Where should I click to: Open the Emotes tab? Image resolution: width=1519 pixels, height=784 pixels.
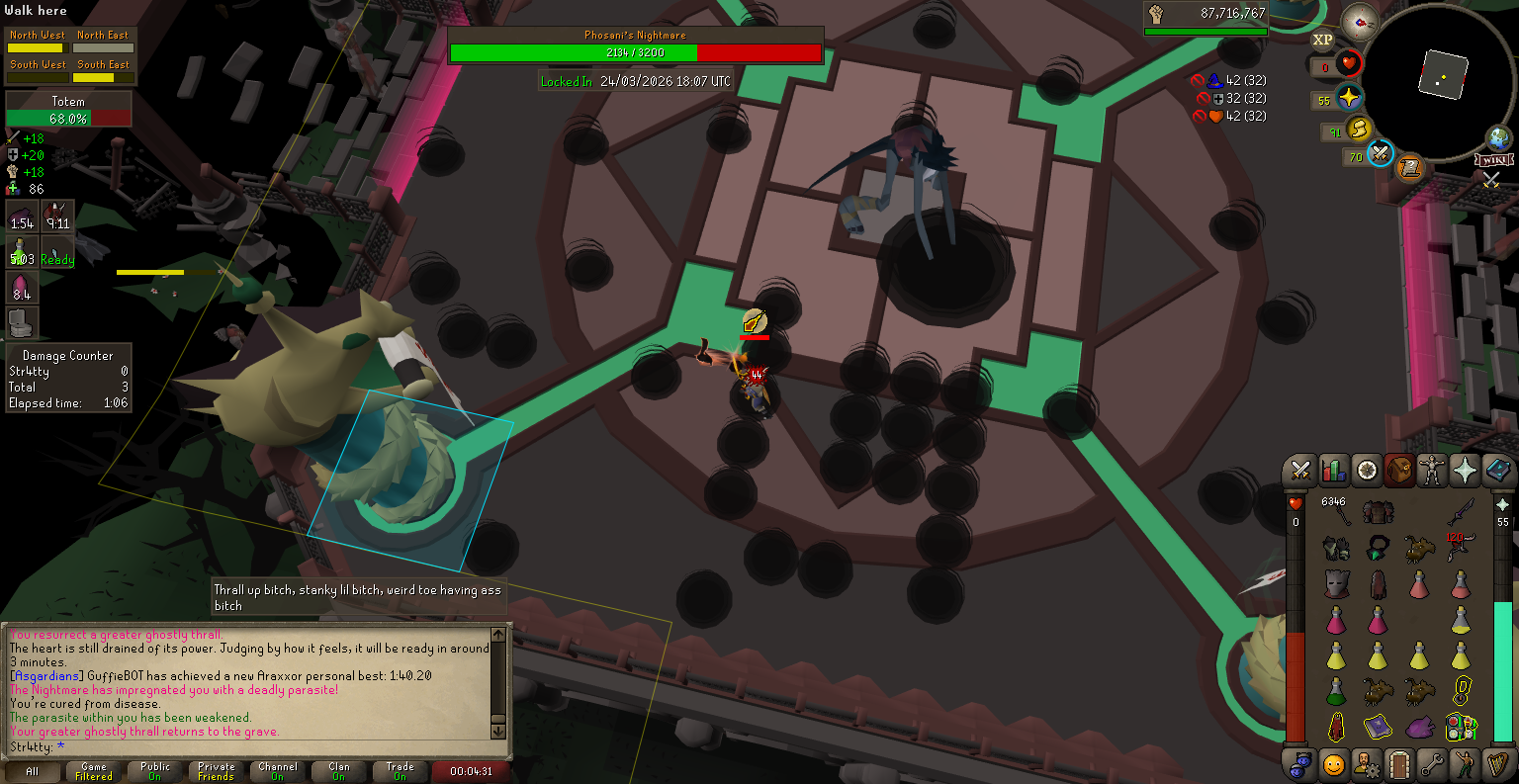coord(1464,764)
